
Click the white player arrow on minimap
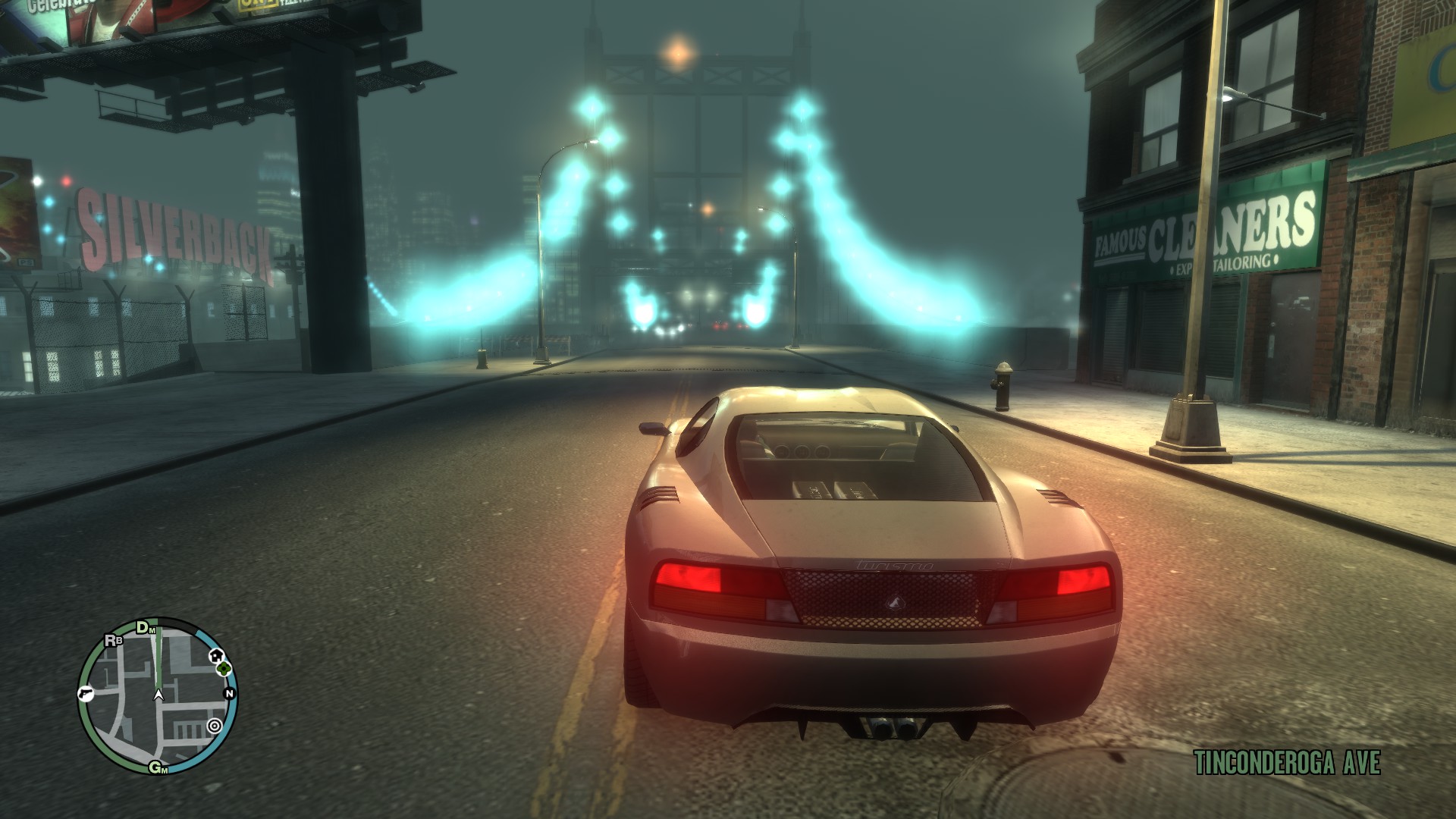158,694
